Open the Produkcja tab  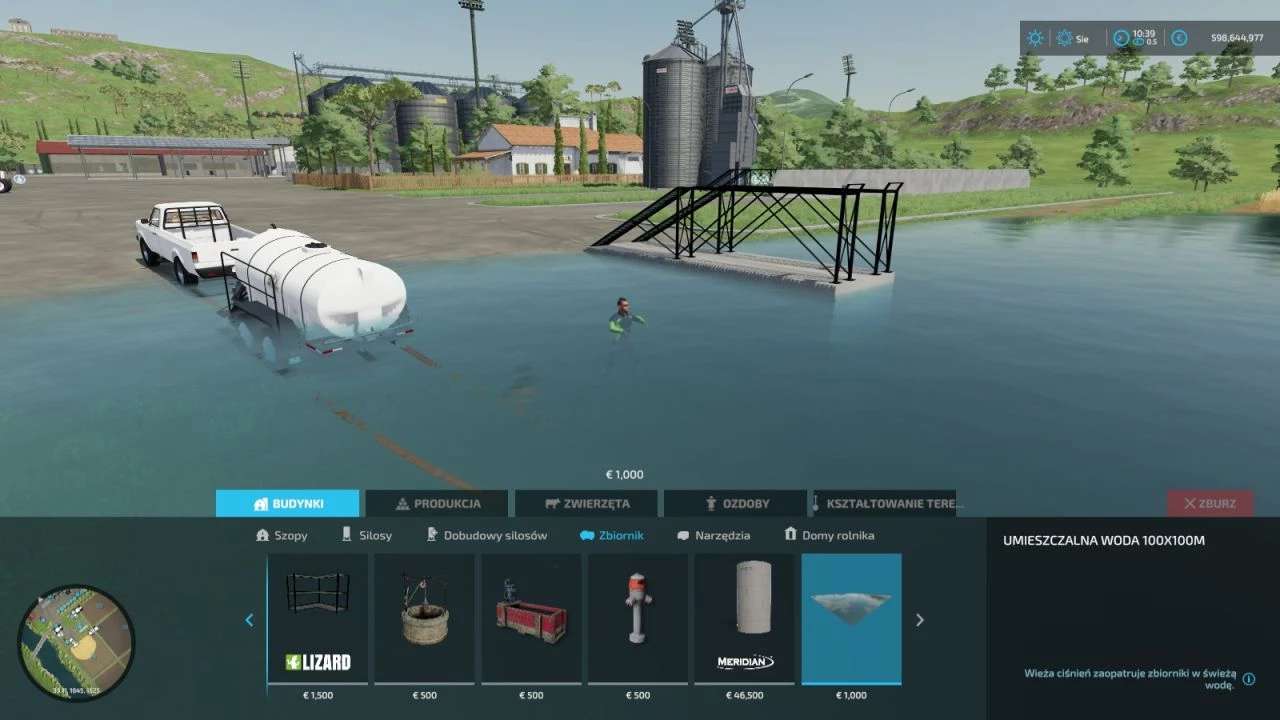[437, 503]
